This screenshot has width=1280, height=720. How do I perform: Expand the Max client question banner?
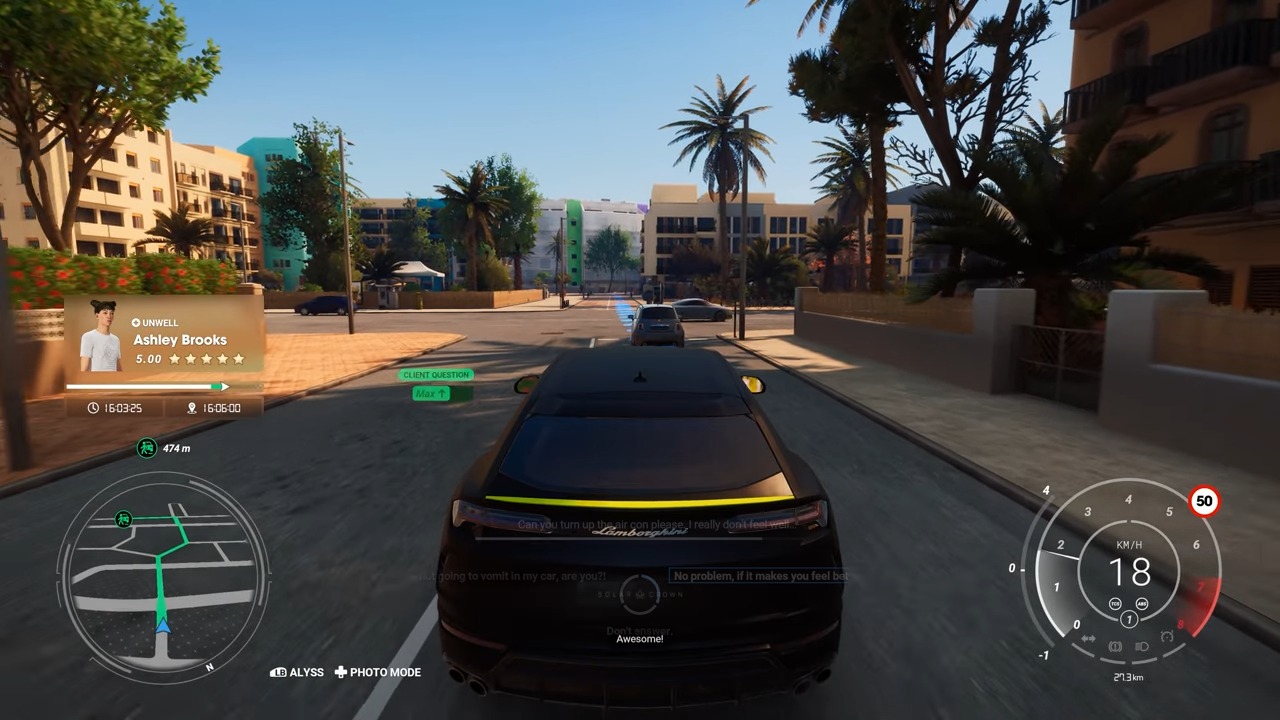pos(431,393)
